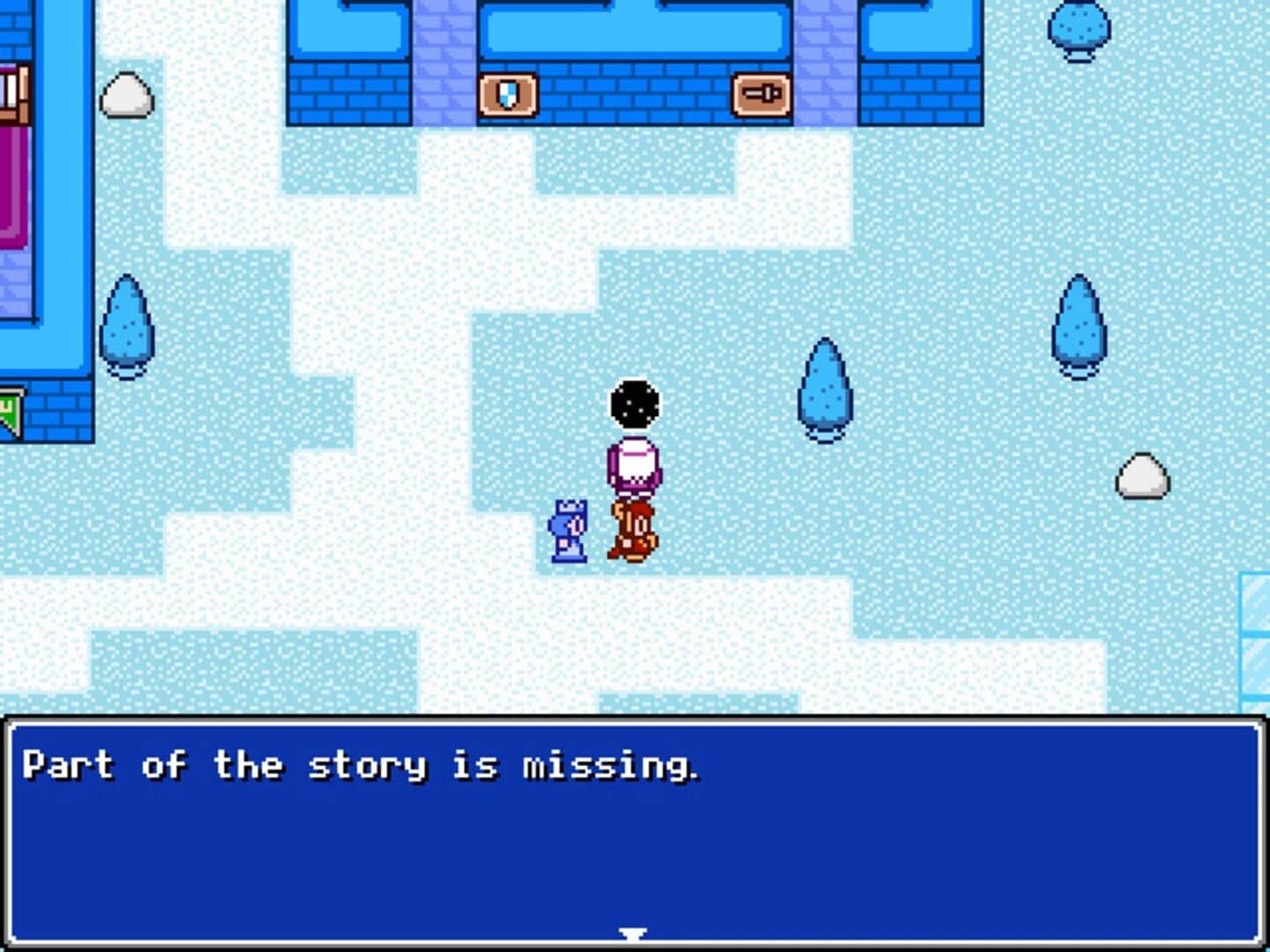
Task: Click the continue arrow below the dialog text
Action: 631,933
